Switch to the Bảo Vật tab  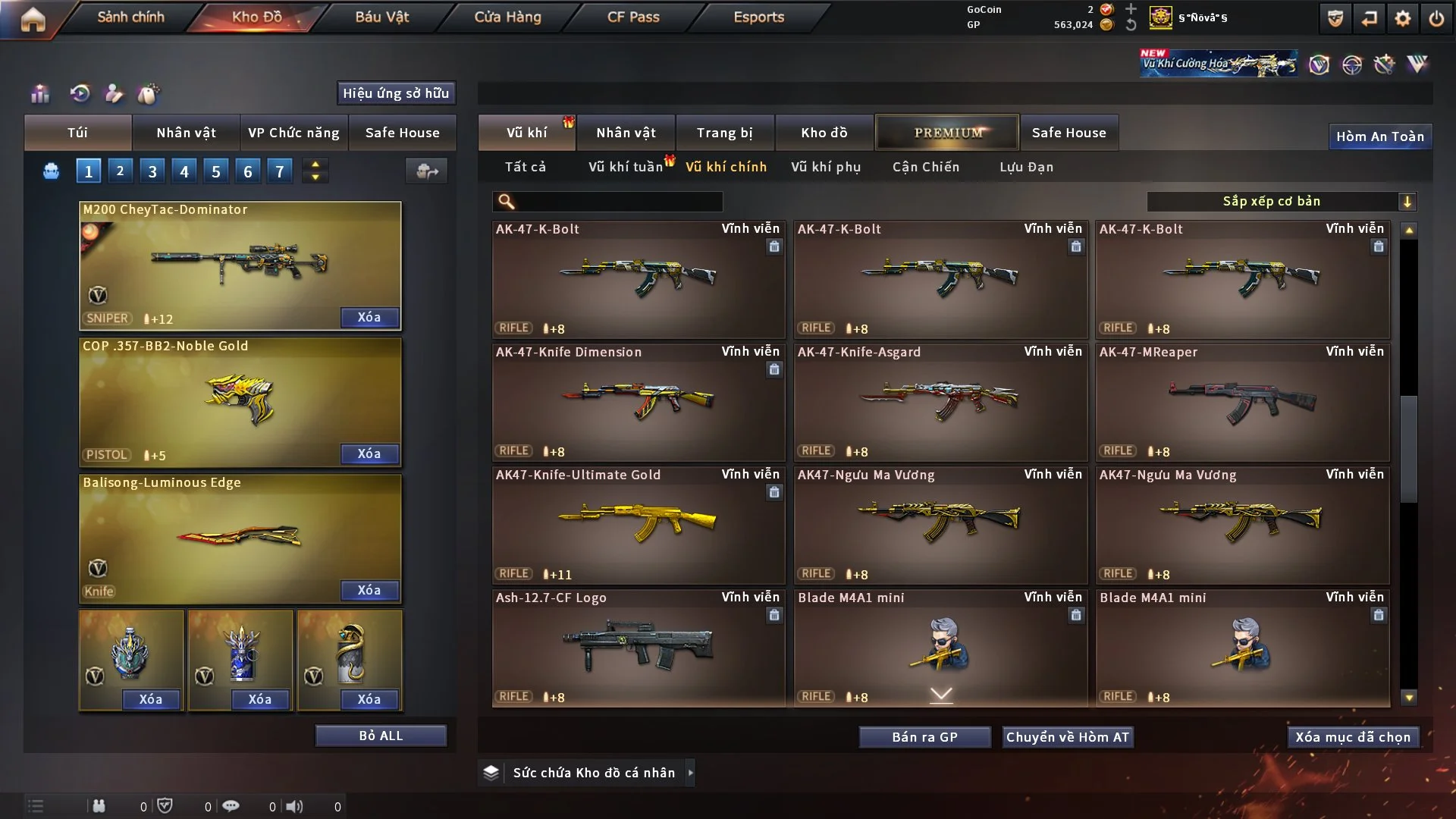pos(381,17)
